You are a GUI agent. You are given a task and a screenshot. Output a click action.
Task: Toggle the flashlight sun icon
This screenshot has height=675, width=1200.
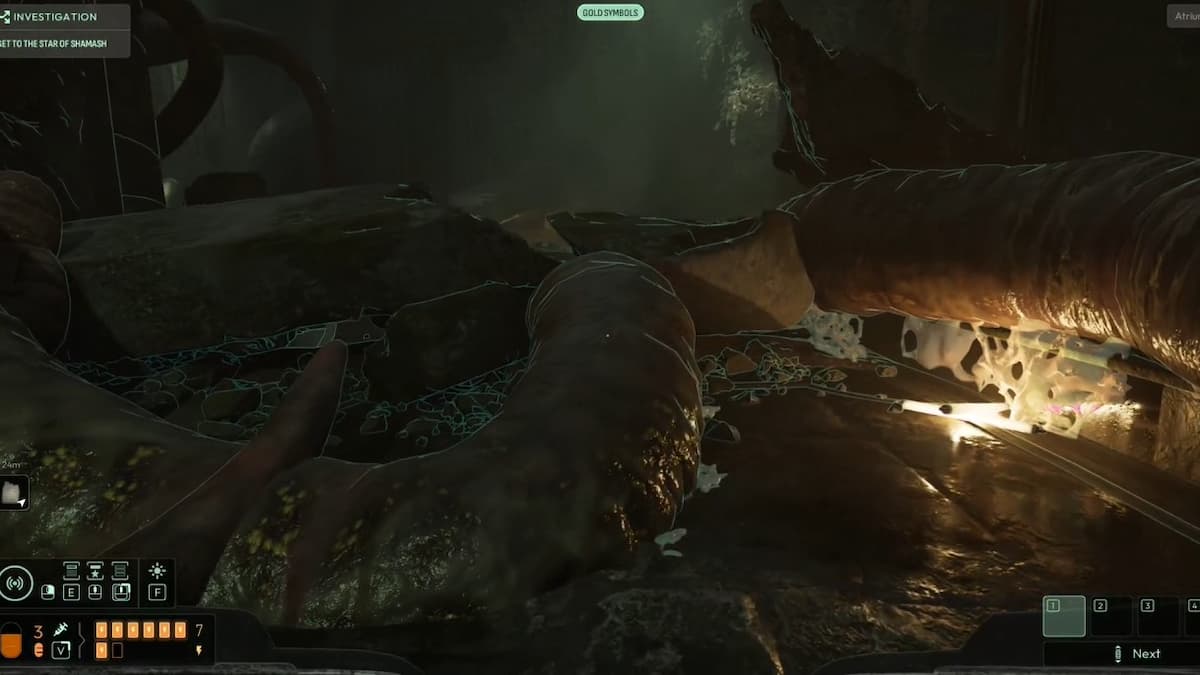pos(157,571)
